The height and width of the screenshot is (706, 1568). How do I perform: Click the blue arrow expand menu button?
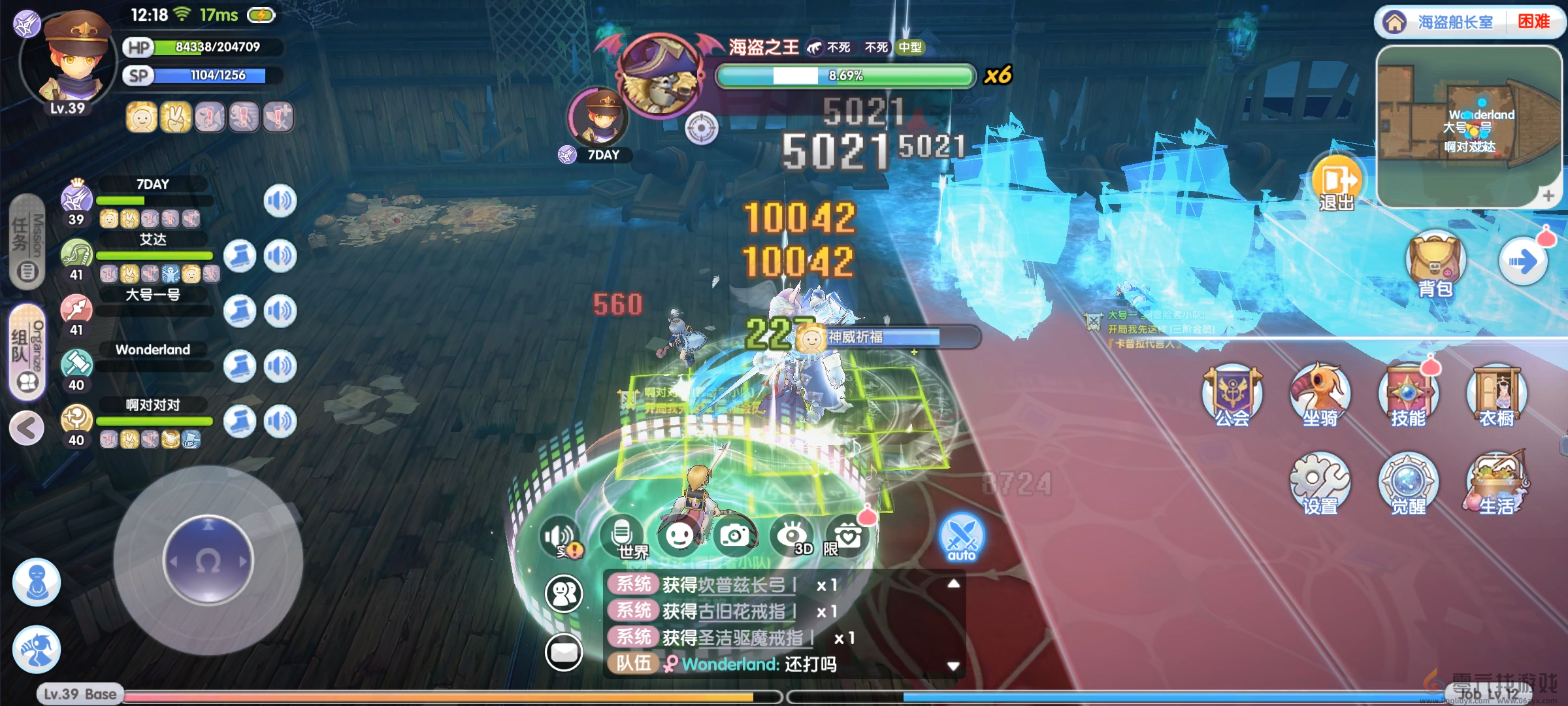pos(1522,263)
